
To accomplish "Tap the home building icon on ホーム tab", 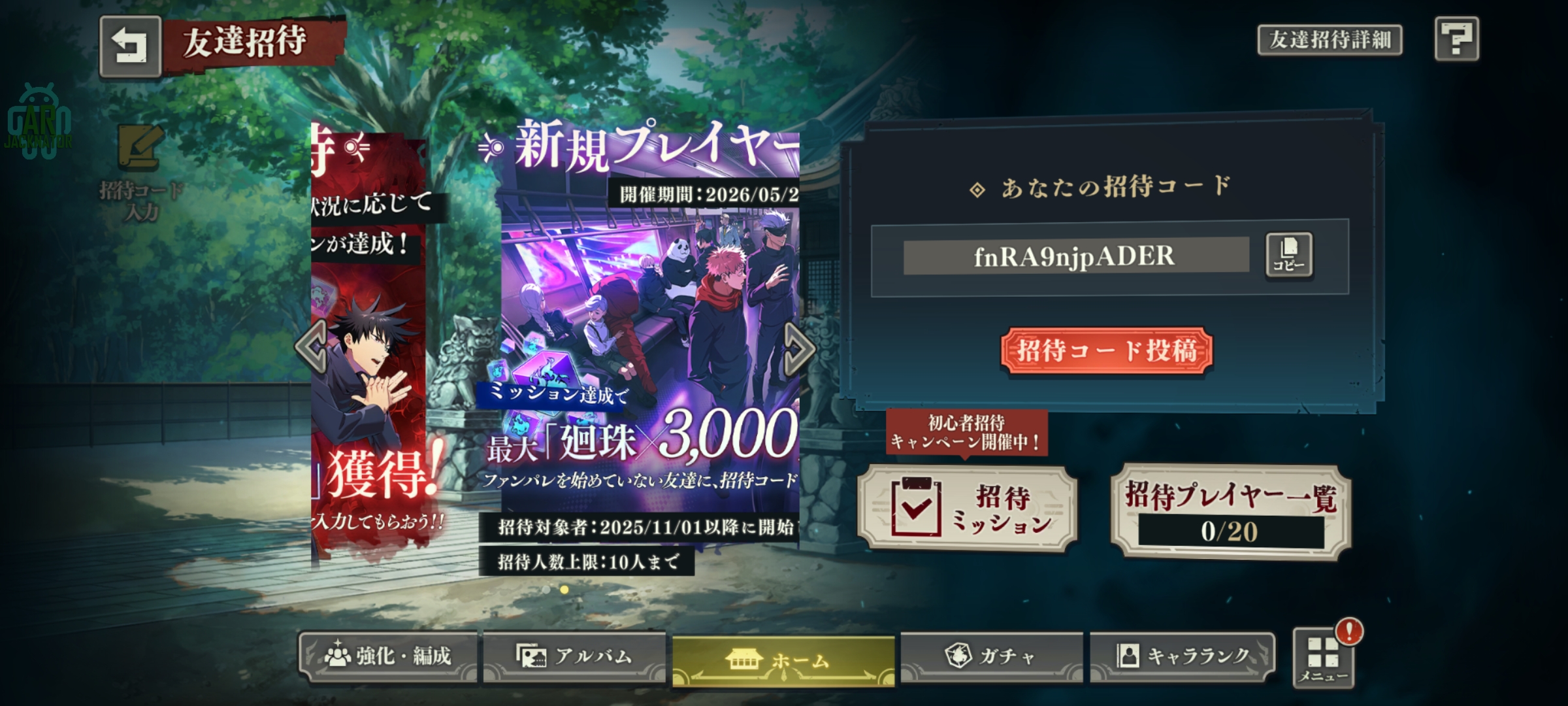I will tap(743, 659).
